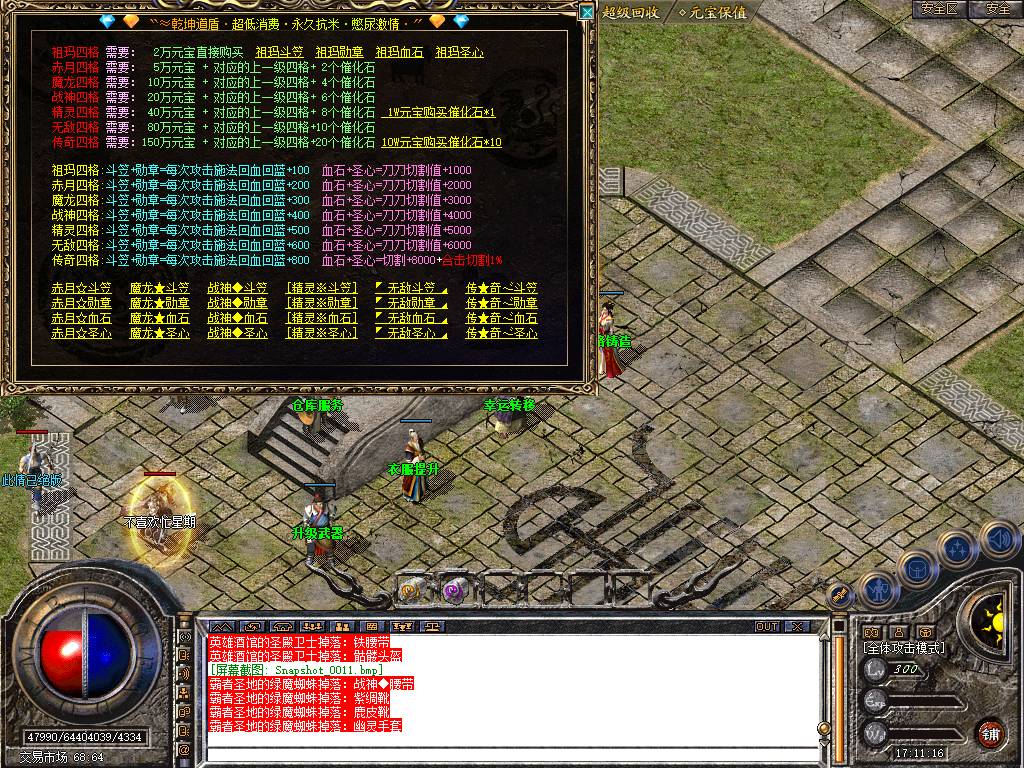1024x768 pixels.
Task: Click the 传★奇~圣心 upgrade link
Action: pos(501,334)
